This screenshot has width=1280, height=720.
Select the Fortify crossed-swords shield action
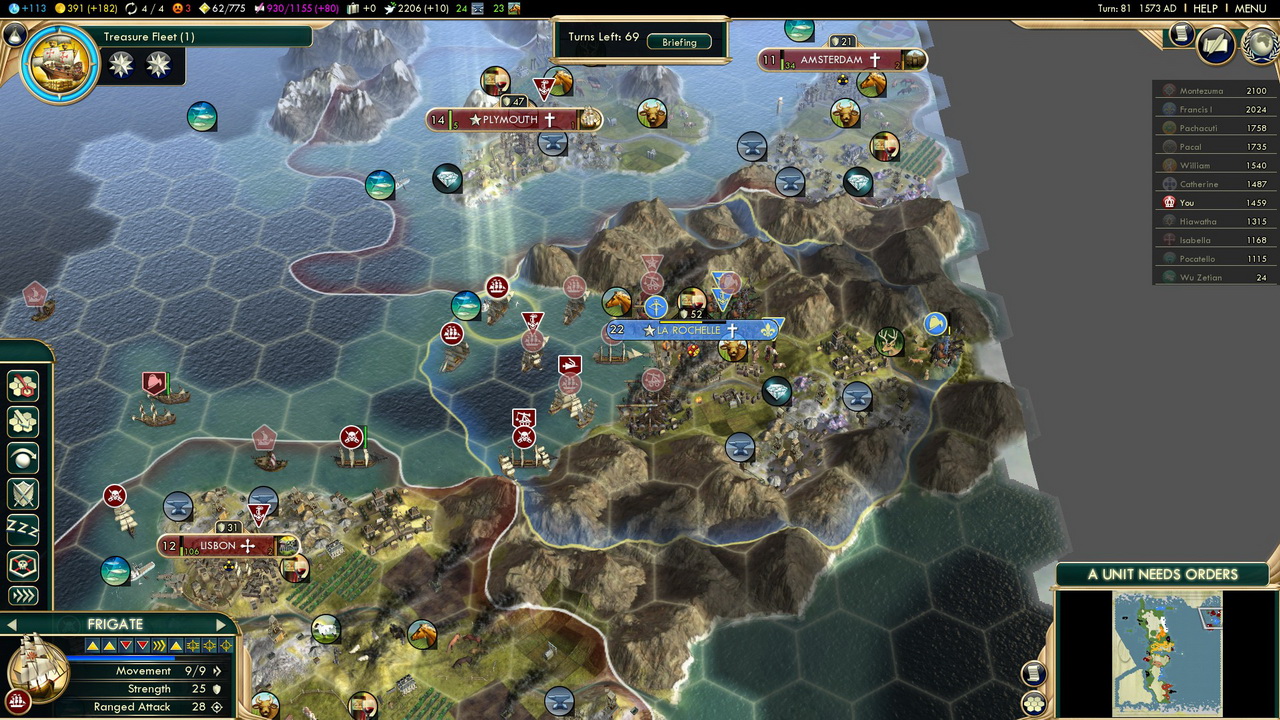coord(22,493)
